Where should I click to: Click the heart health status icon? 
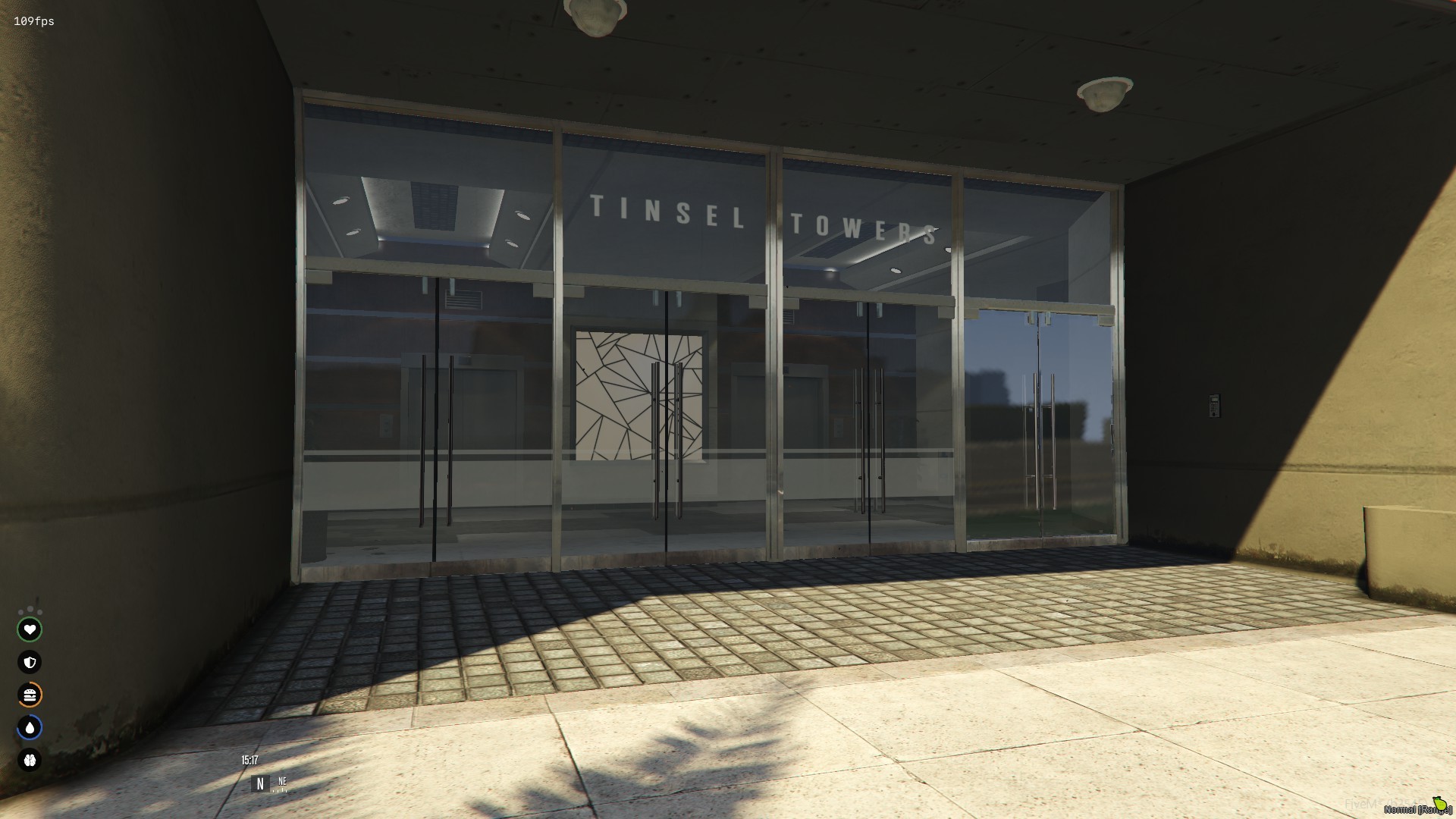(x=30, y=629)
